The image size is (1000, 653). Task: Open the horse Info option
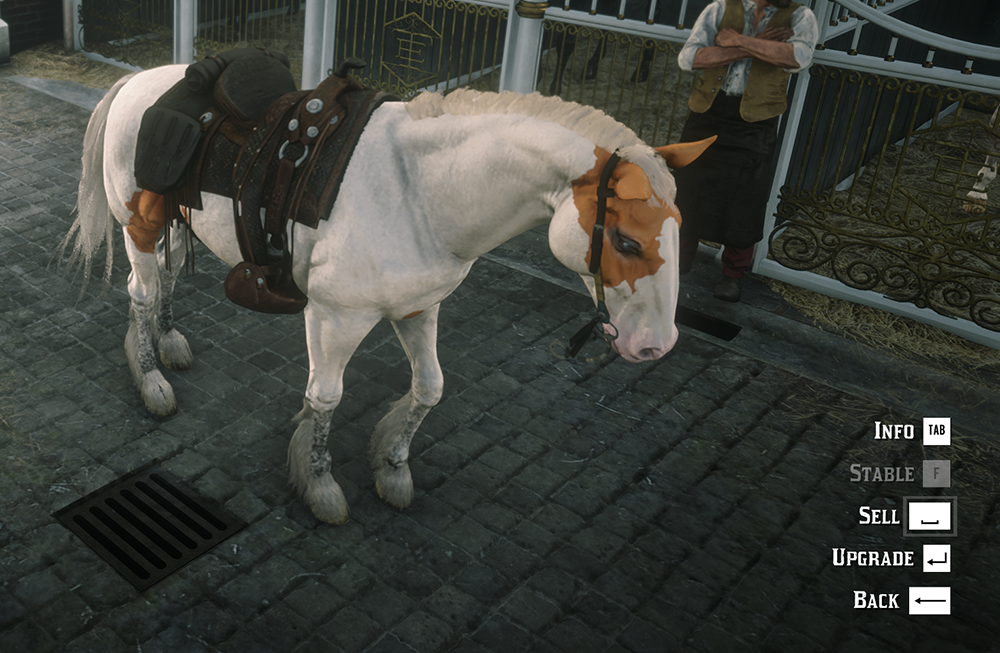pos(894,431)
